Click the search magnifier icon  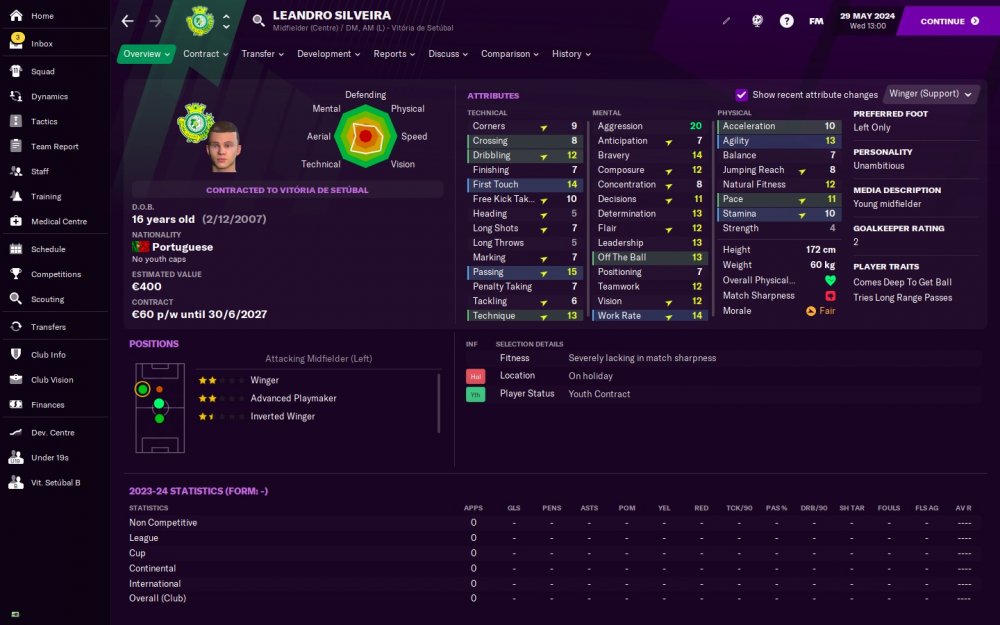pos(258,21)
